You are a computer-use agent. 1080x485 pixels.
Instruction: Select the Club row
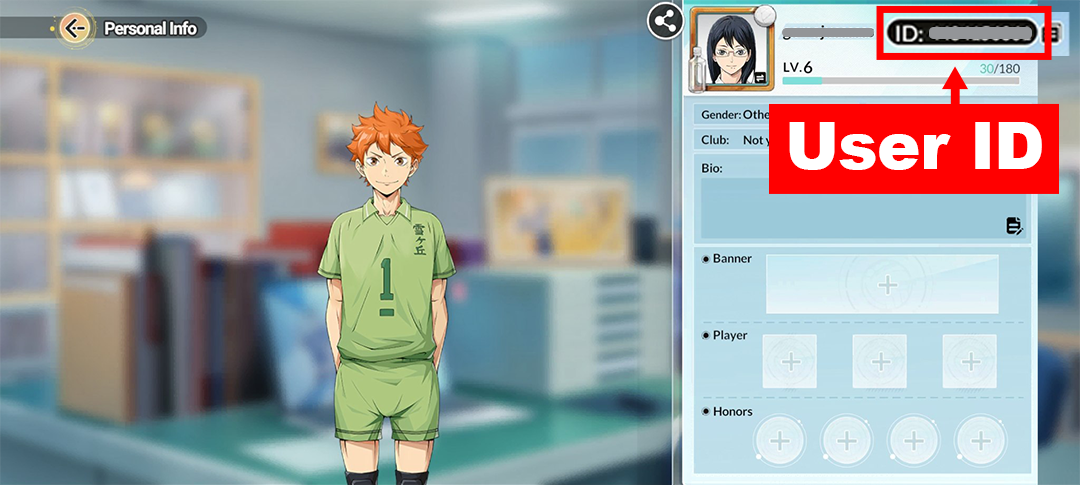click(735, 140)
